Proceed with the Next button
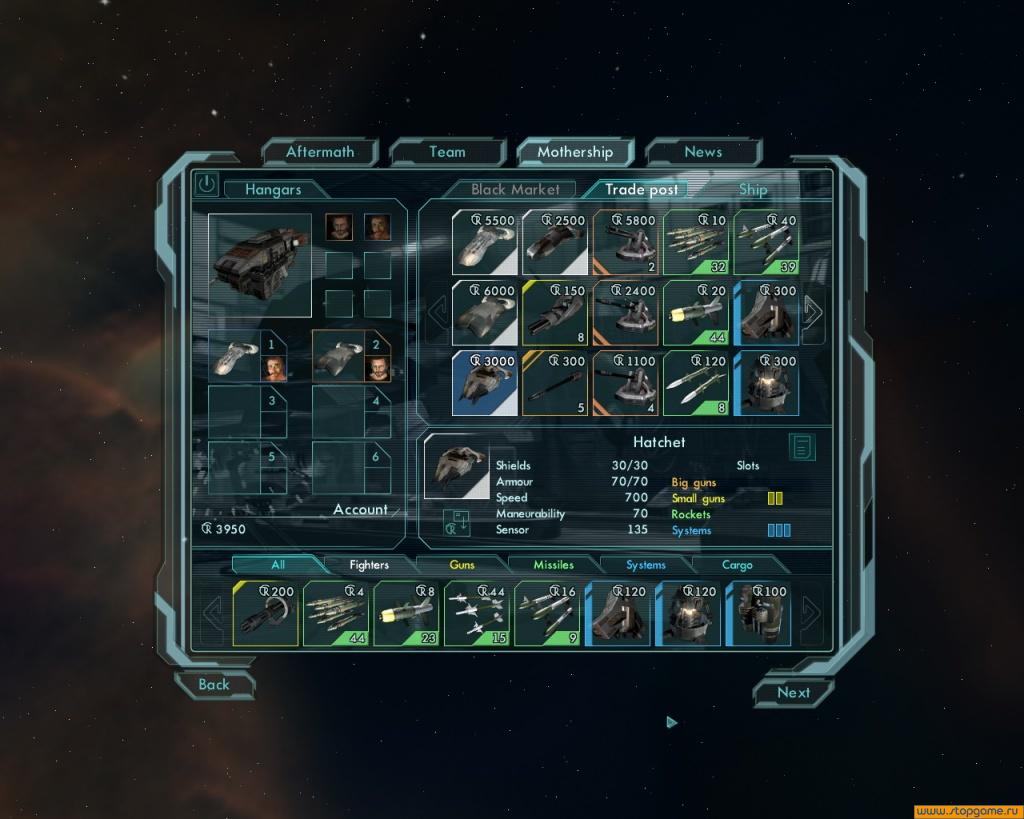This screenshot has height=819, width=1024. click(793, 692)
